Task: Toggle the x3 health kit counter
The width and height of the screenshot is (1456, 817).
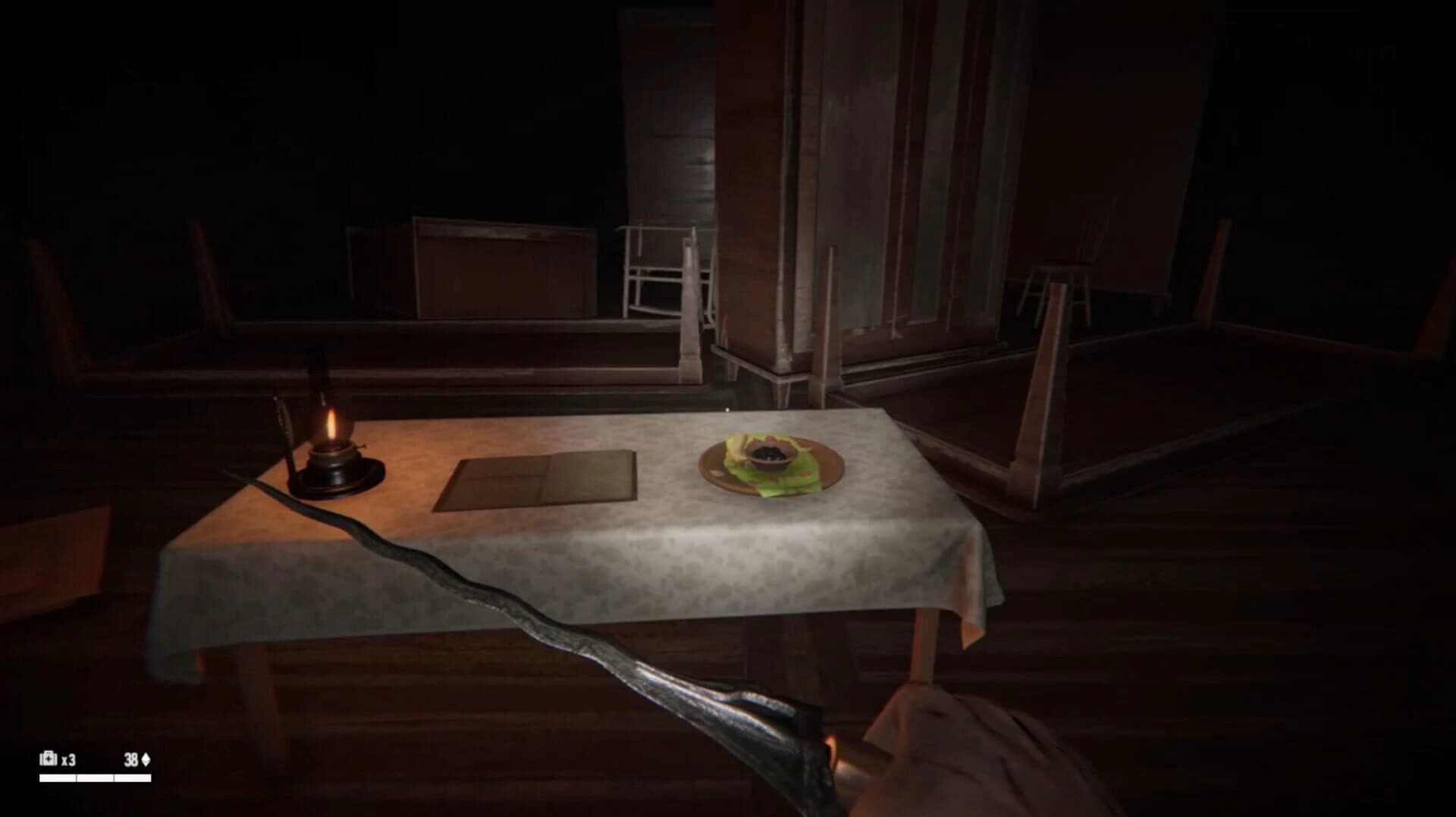Action: pos(68,757)
